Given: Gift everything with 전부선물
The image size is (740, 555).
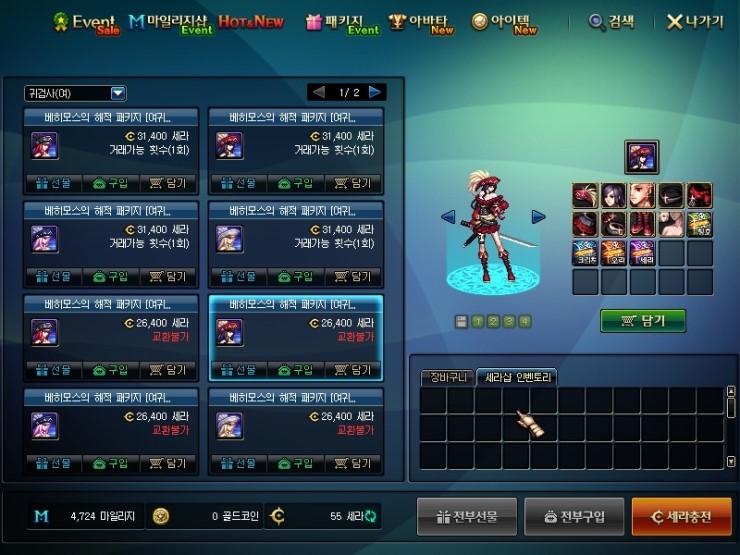Looking at the screenshot, I should [x=466, y=517].
